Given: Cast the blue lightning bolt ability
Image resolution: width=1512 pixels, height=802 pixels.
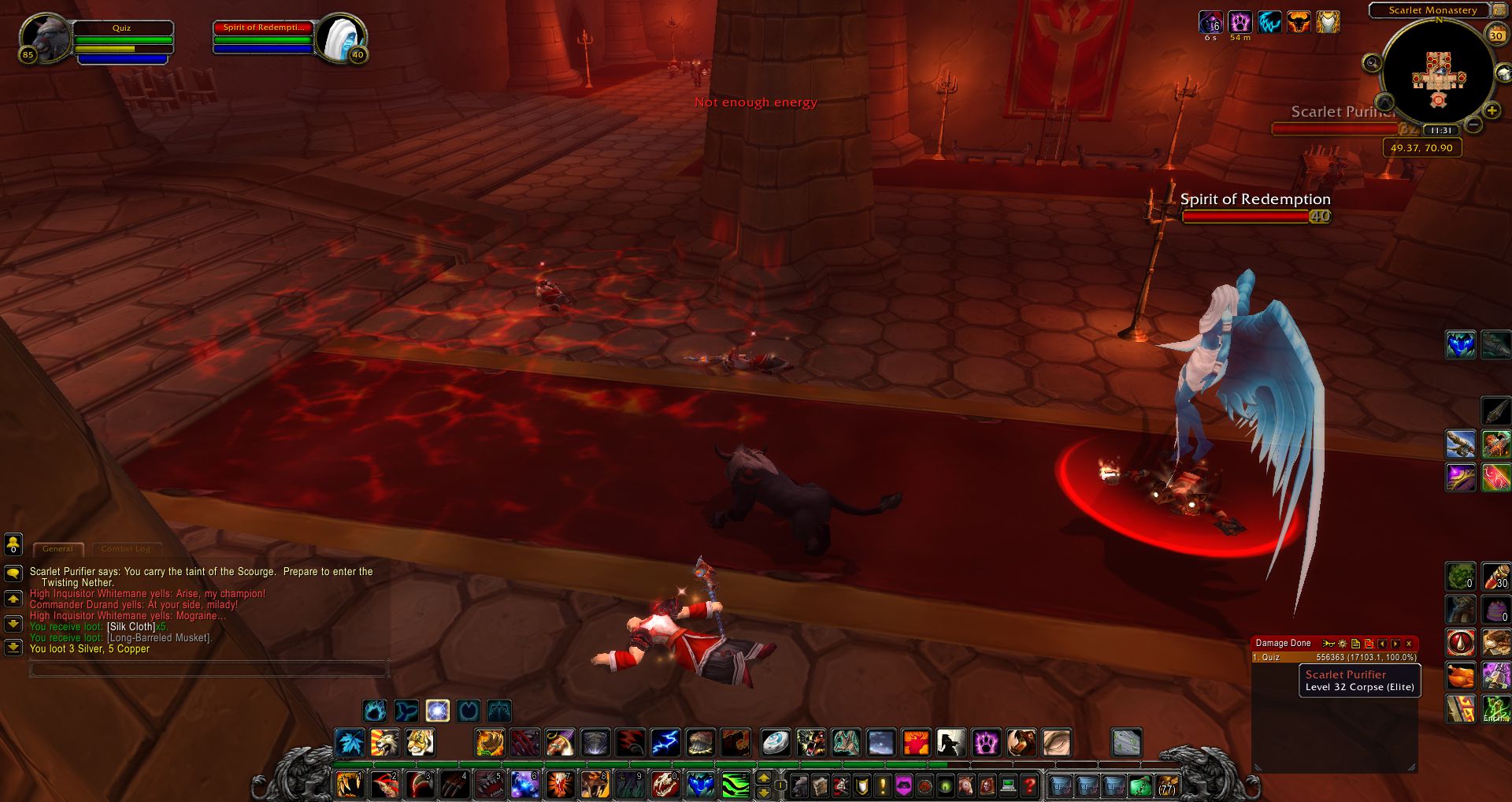Looking at the screenshot, I should [x=665, y=742].
